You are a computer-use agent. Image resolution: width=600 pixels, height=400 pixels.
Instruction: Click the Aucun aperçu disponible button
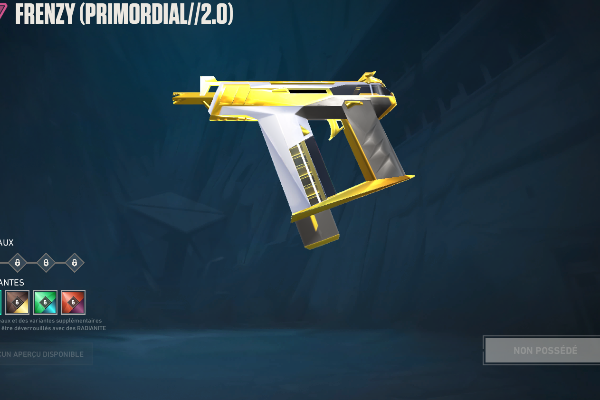(44, 353)
